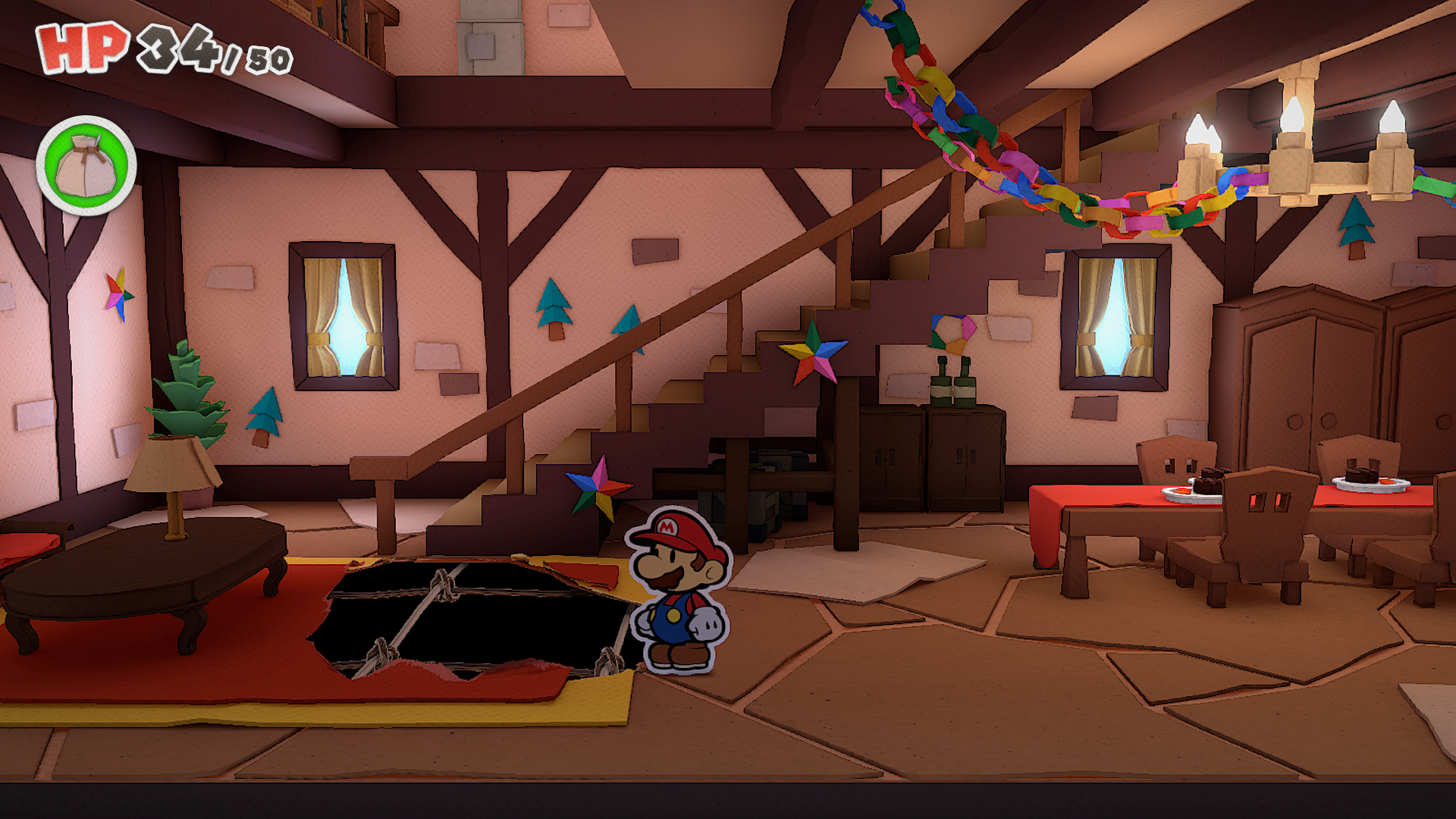Screen dimensions: 1456x819
Task: Open the confetti bag icon
Action: 86,165
